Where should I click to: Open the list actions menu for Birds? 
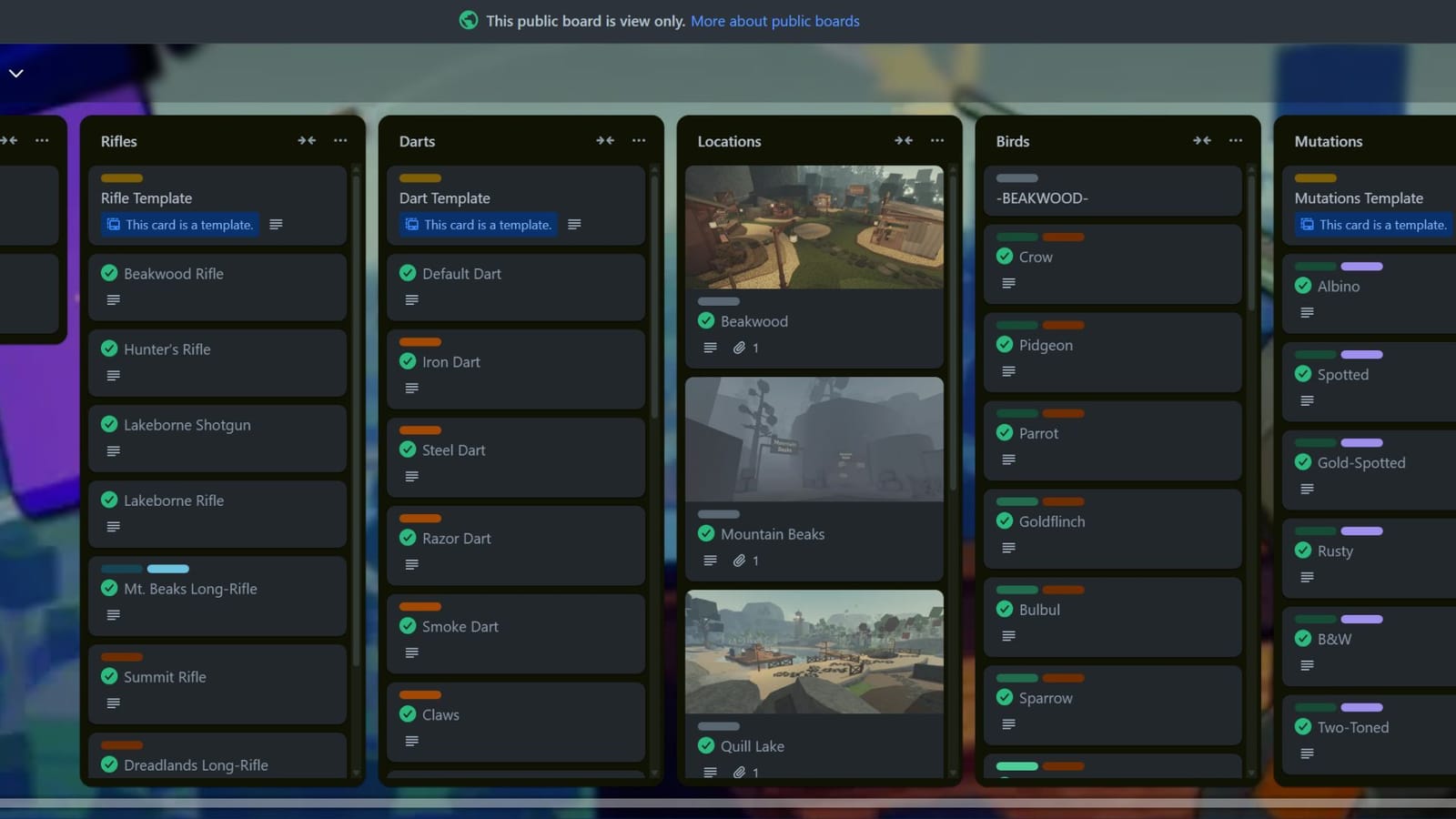click(1236, 140)
